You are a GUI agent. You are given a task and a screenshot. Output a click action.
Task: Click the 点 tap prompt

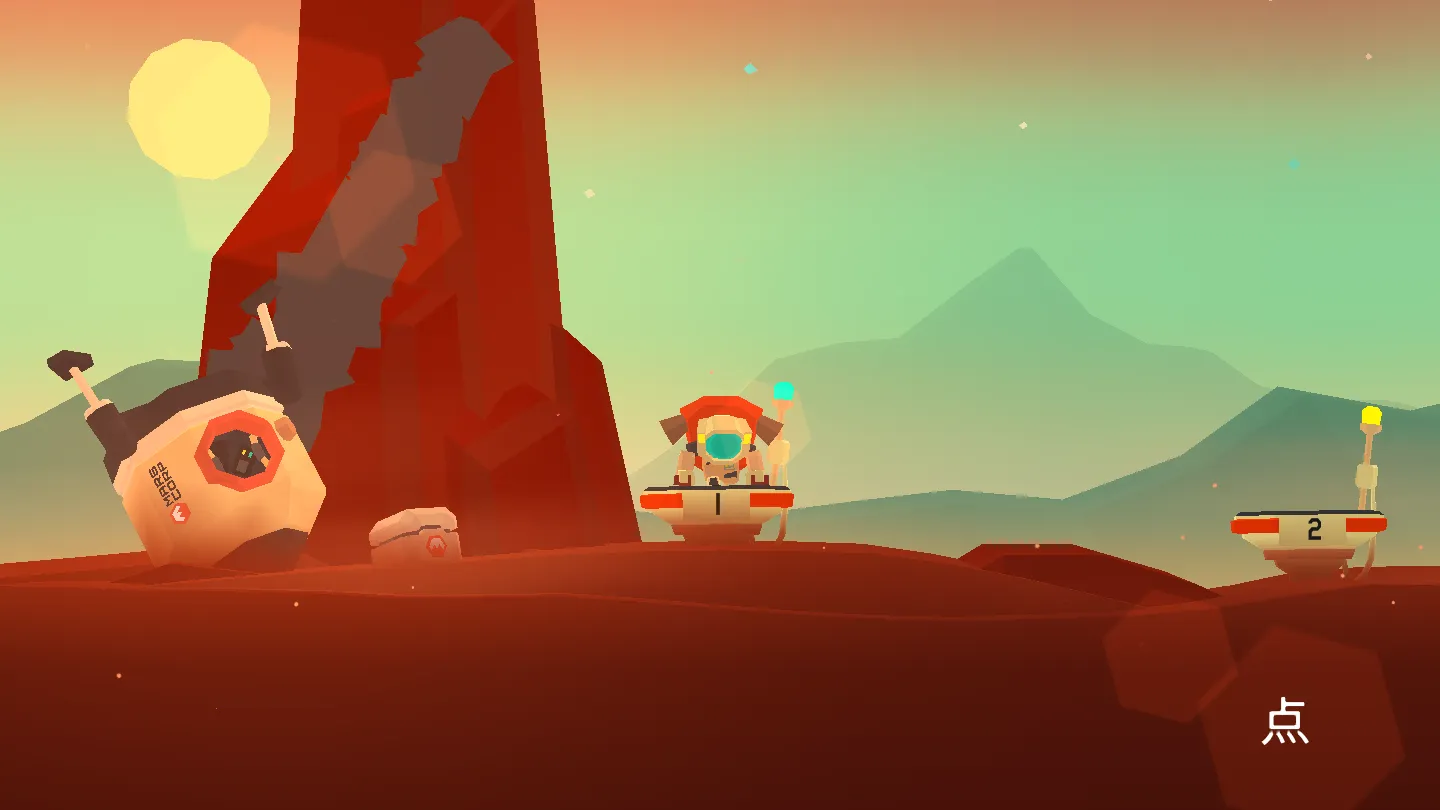pos(1285,722)
